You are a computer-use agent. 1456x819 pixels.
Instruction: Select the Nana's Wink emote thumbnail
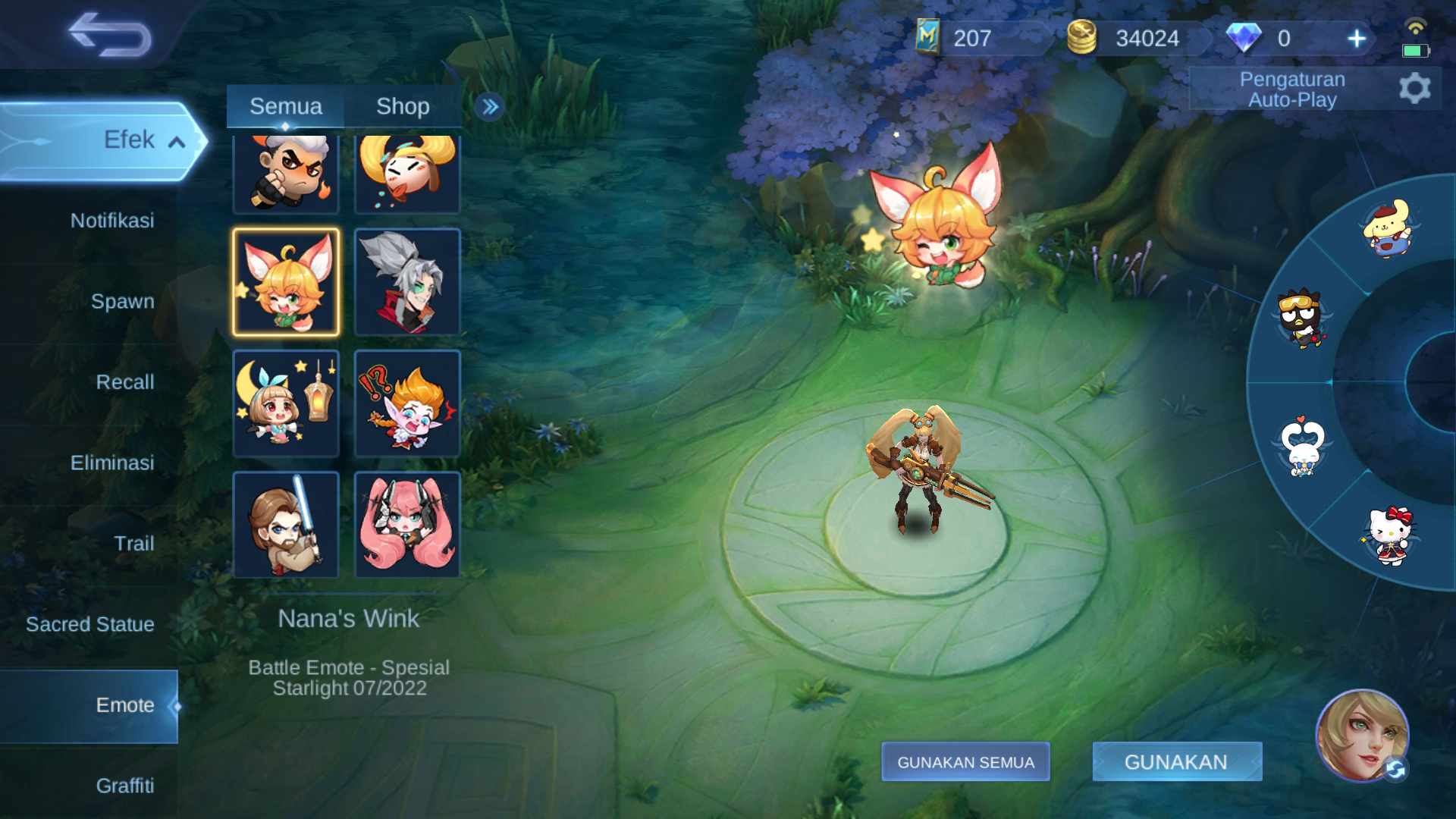click(286, 282)
